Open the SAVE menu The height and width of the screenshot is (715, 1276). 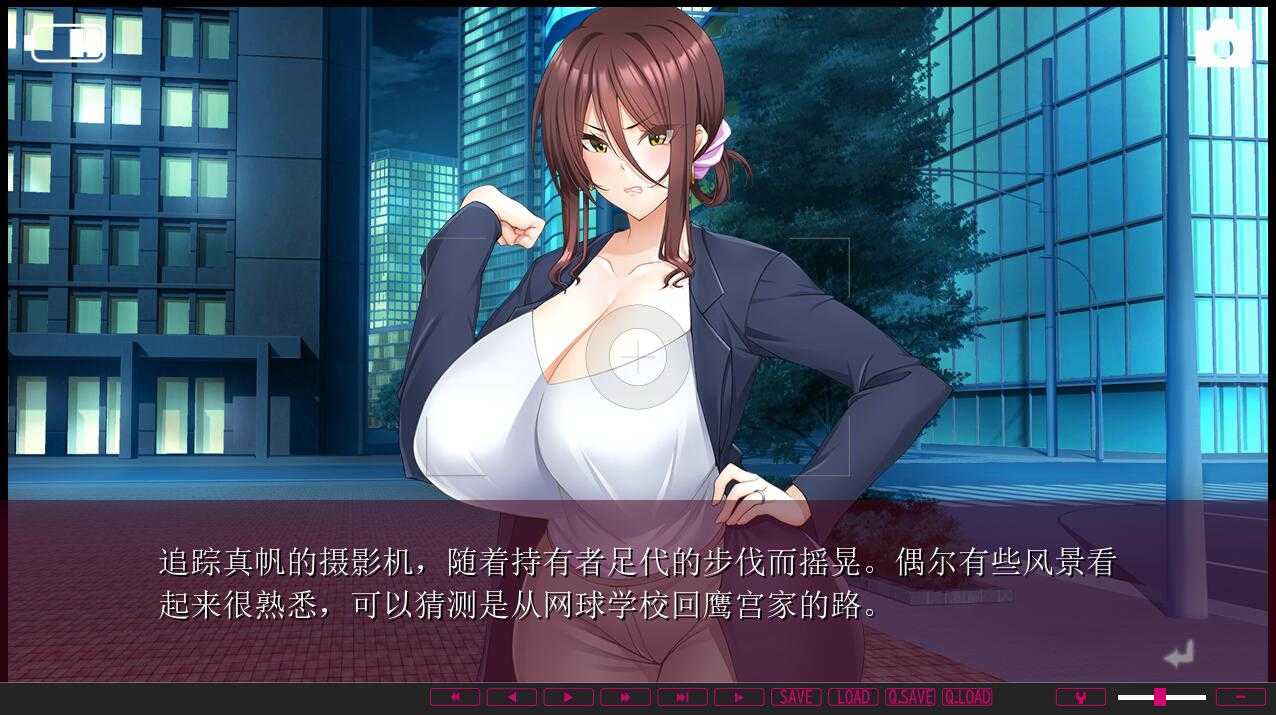coord(796,697)
